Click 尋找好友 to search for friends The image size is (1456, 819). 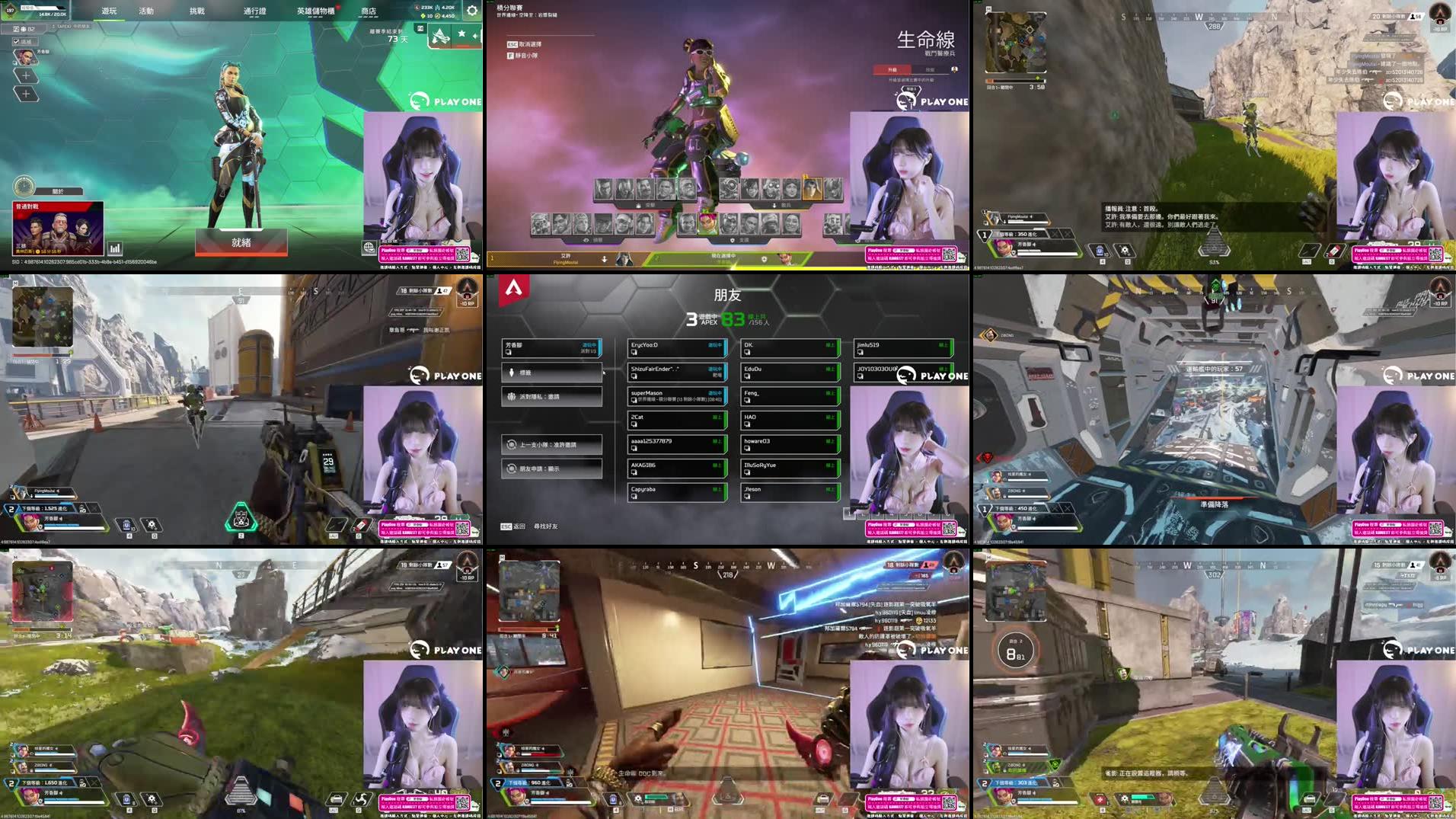(x=546, y=527)
